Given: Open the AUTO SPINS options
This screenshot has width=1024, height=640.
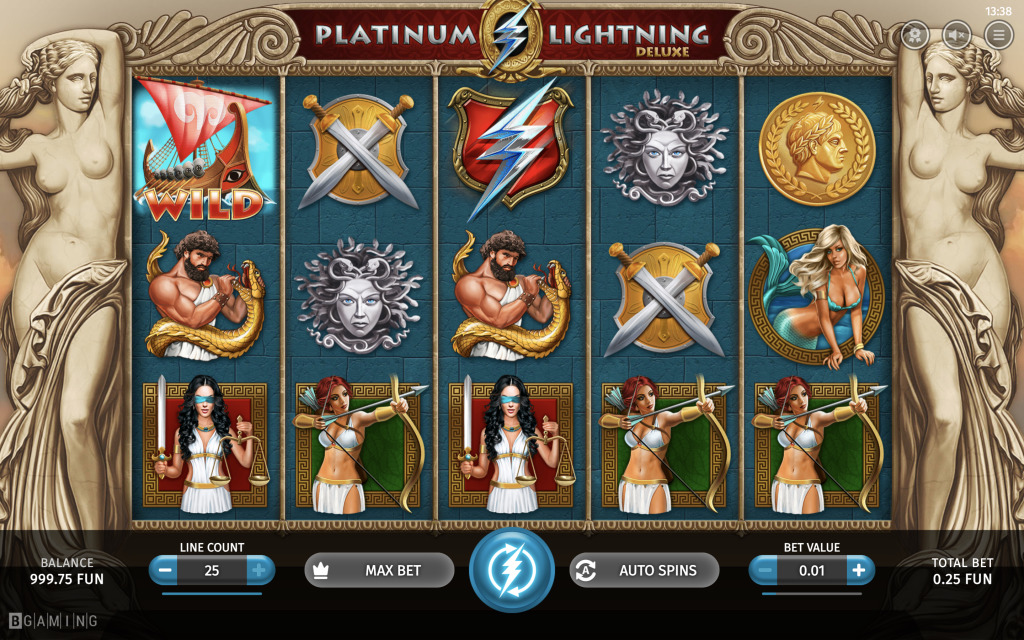Looking at the screenshot, I should (x=644, y=570).
